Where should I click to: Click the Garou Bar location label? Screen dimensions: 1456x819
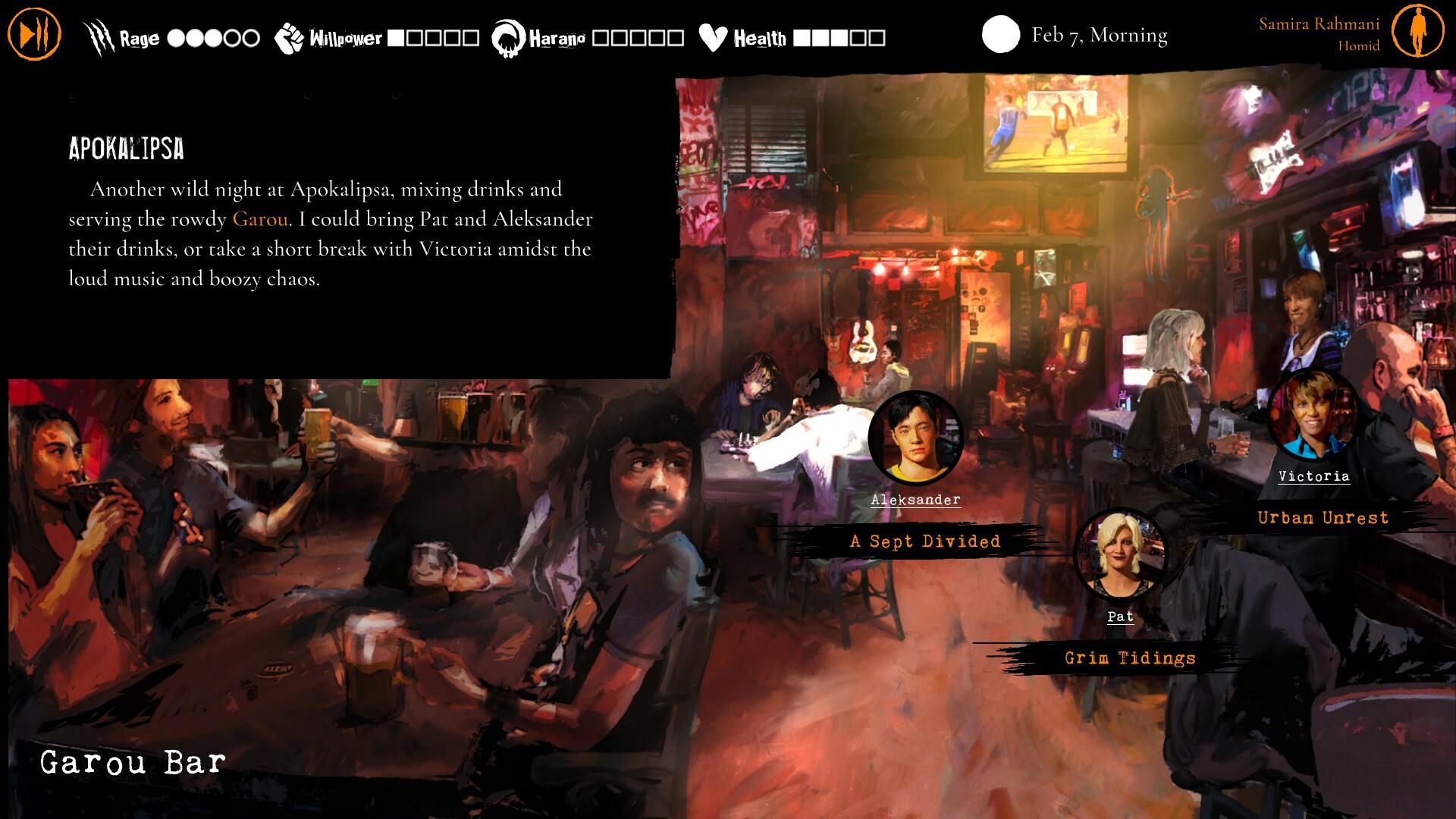(133, 761)
